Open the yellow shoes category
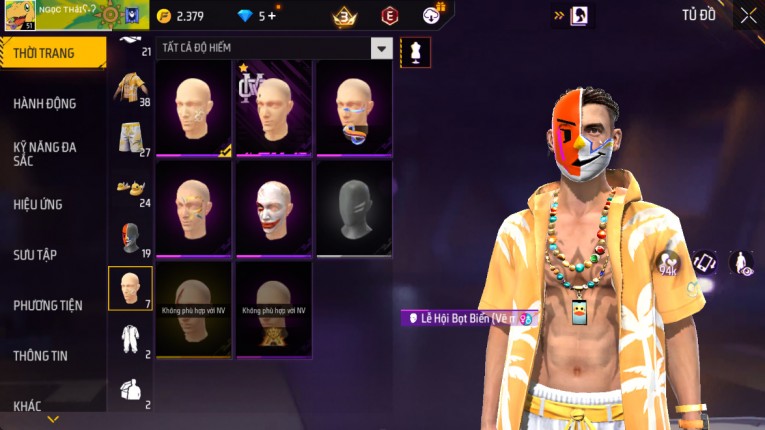 point(130,188)
